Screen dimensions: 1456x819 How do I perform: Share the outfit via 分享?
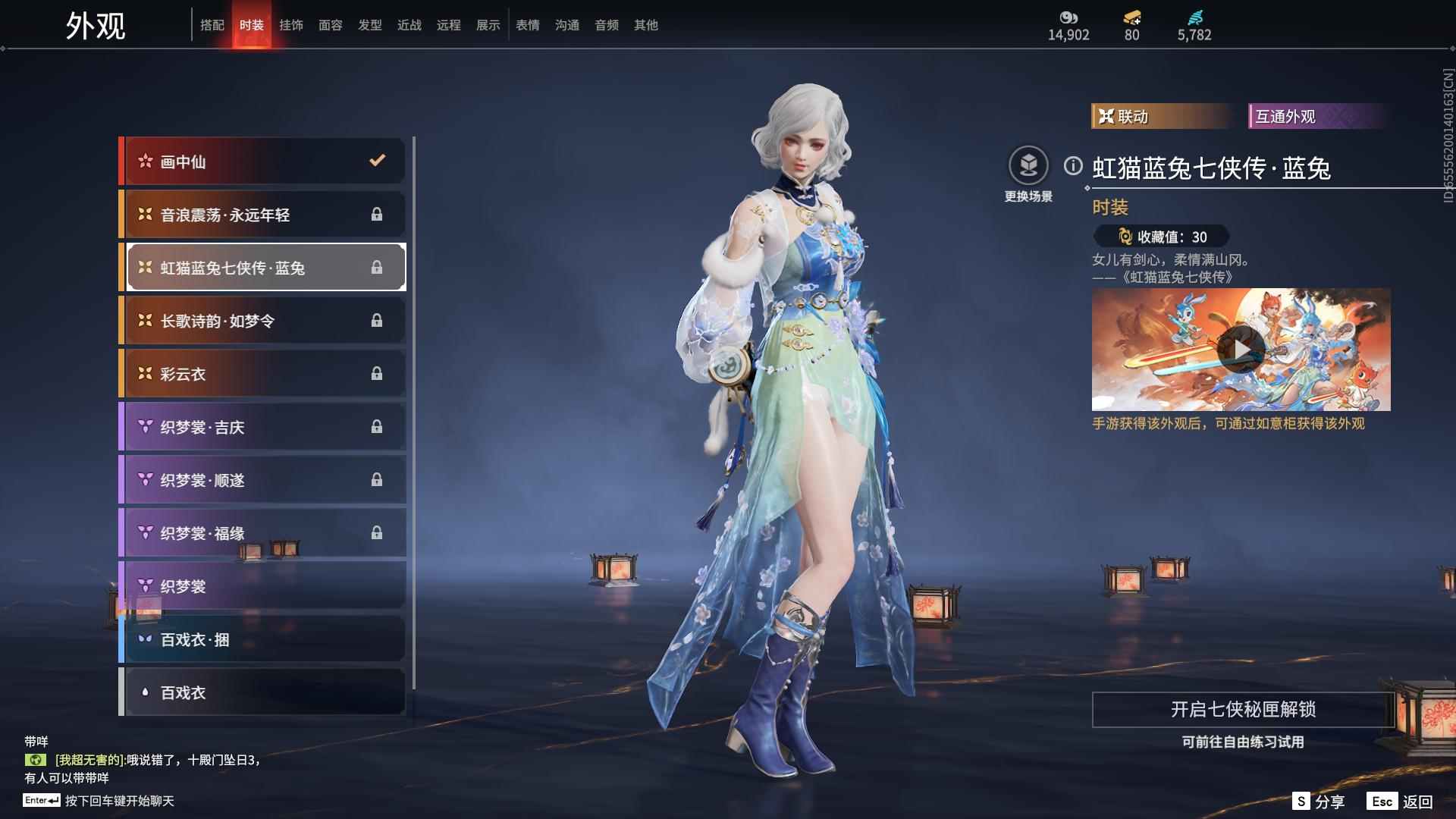tap(1319, 802)
